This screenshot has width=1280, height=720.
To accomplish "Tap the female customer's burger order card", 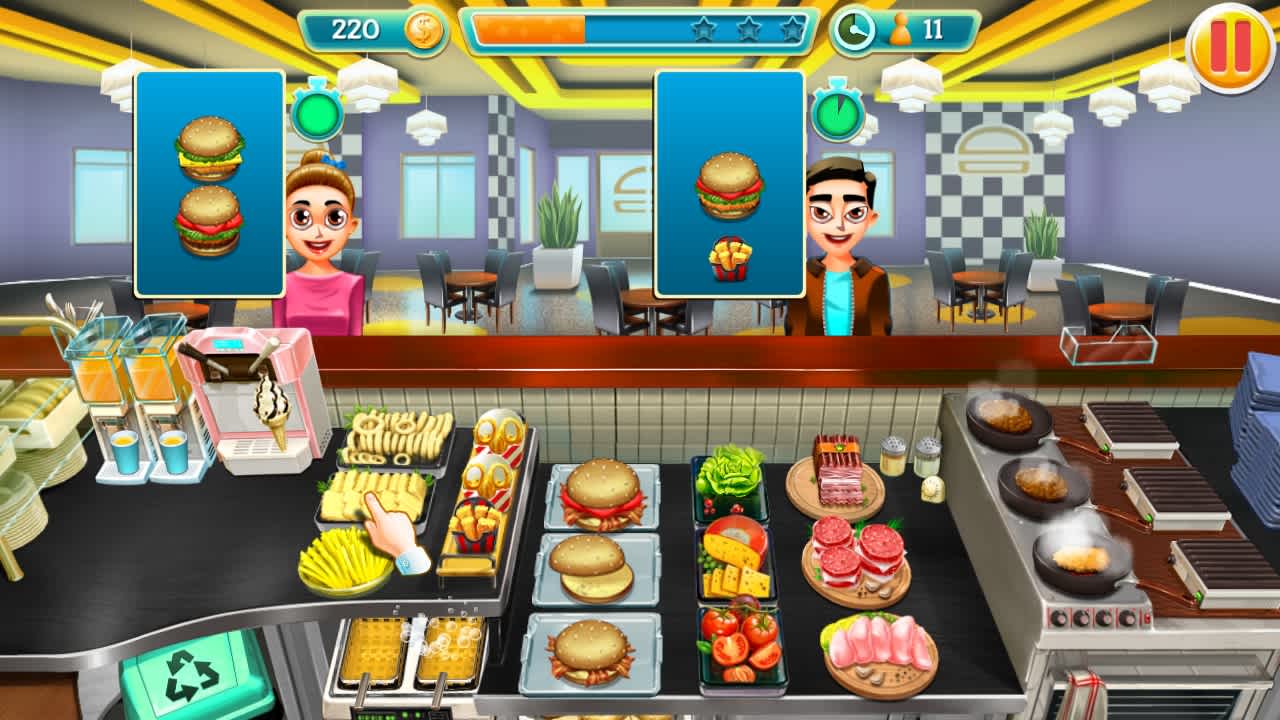I will point(210,180).
